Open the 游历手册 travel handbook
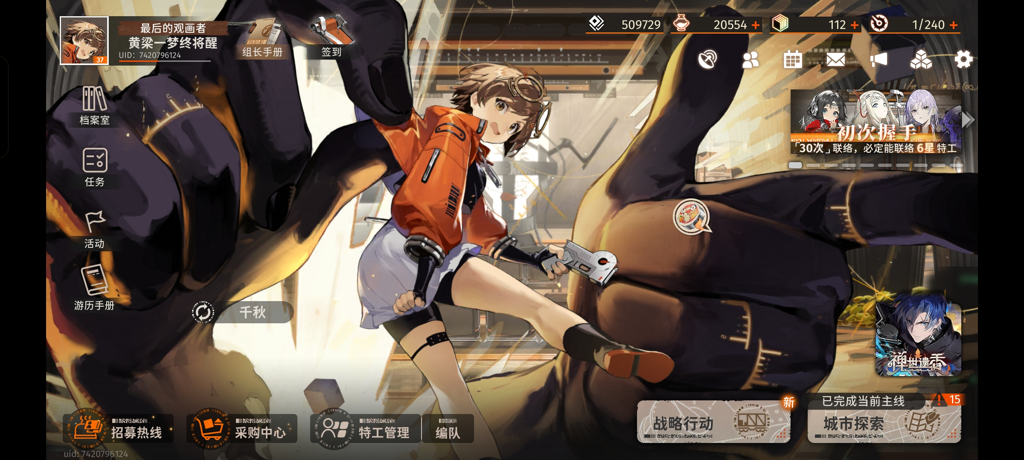 pyautogui.click(x=95, y=289)
